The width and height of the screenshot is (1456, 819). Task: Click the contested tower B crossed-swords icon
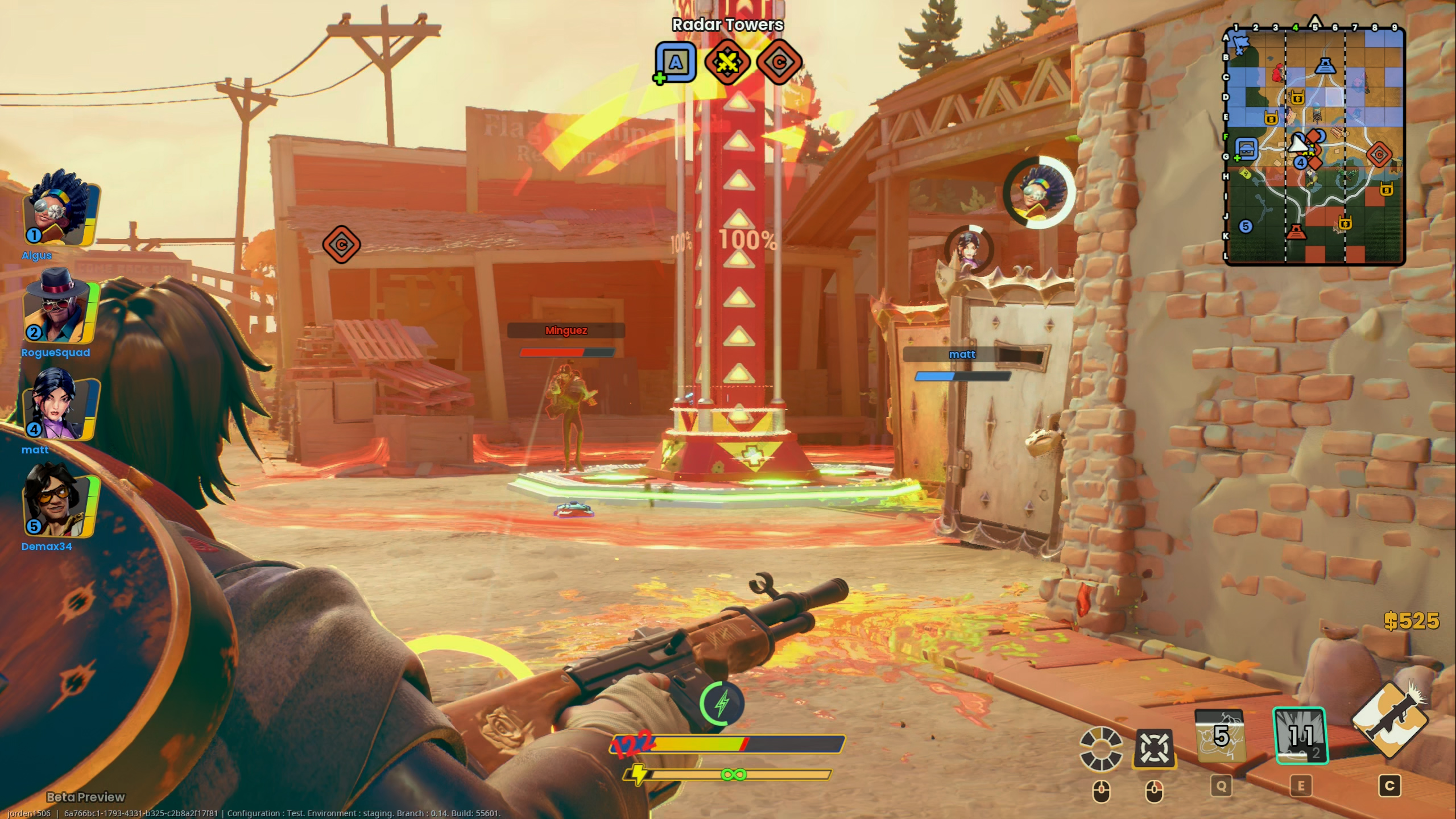(x=727, y=62)
